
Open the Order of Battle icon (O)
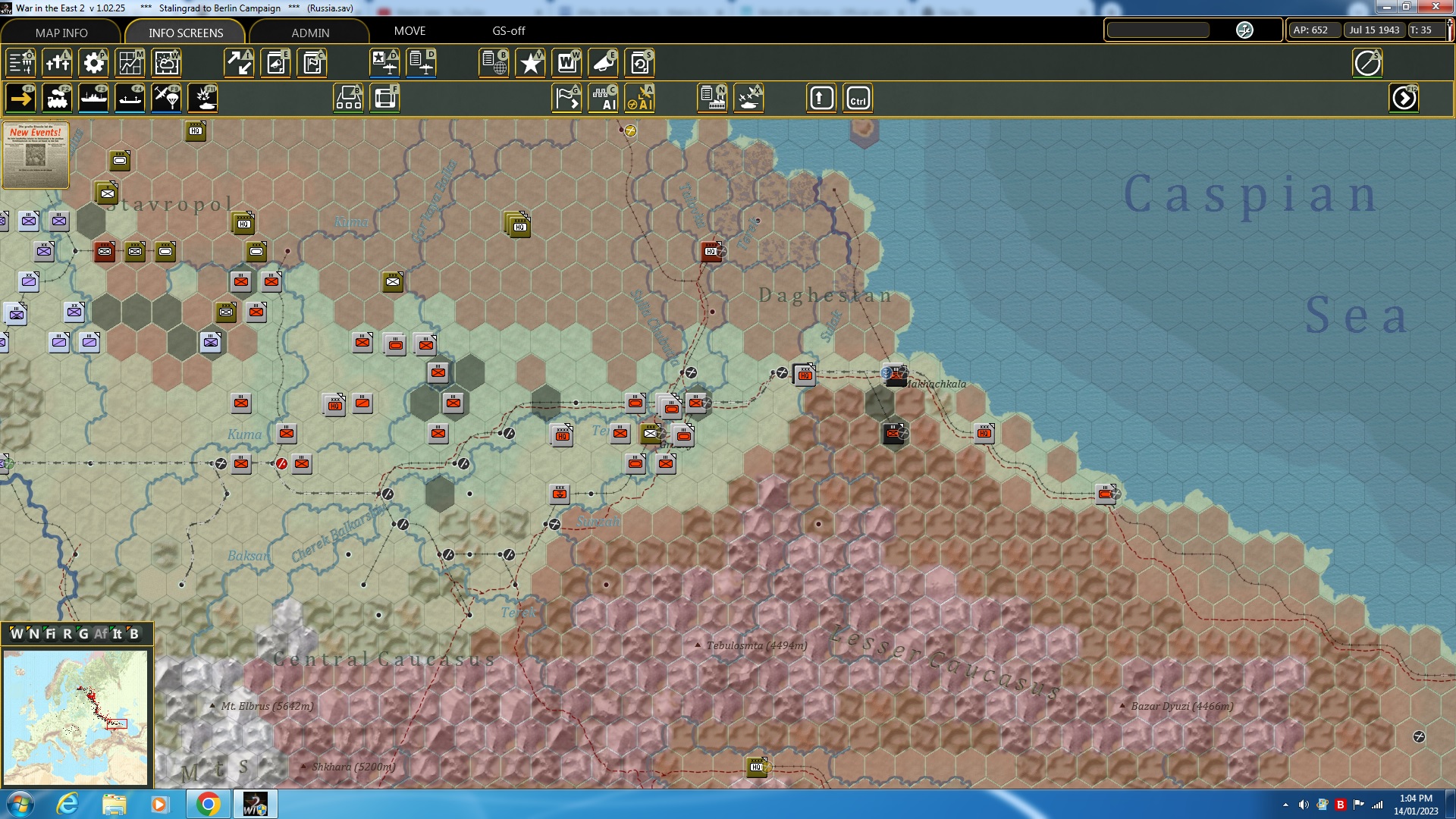(x=19, y=63)
